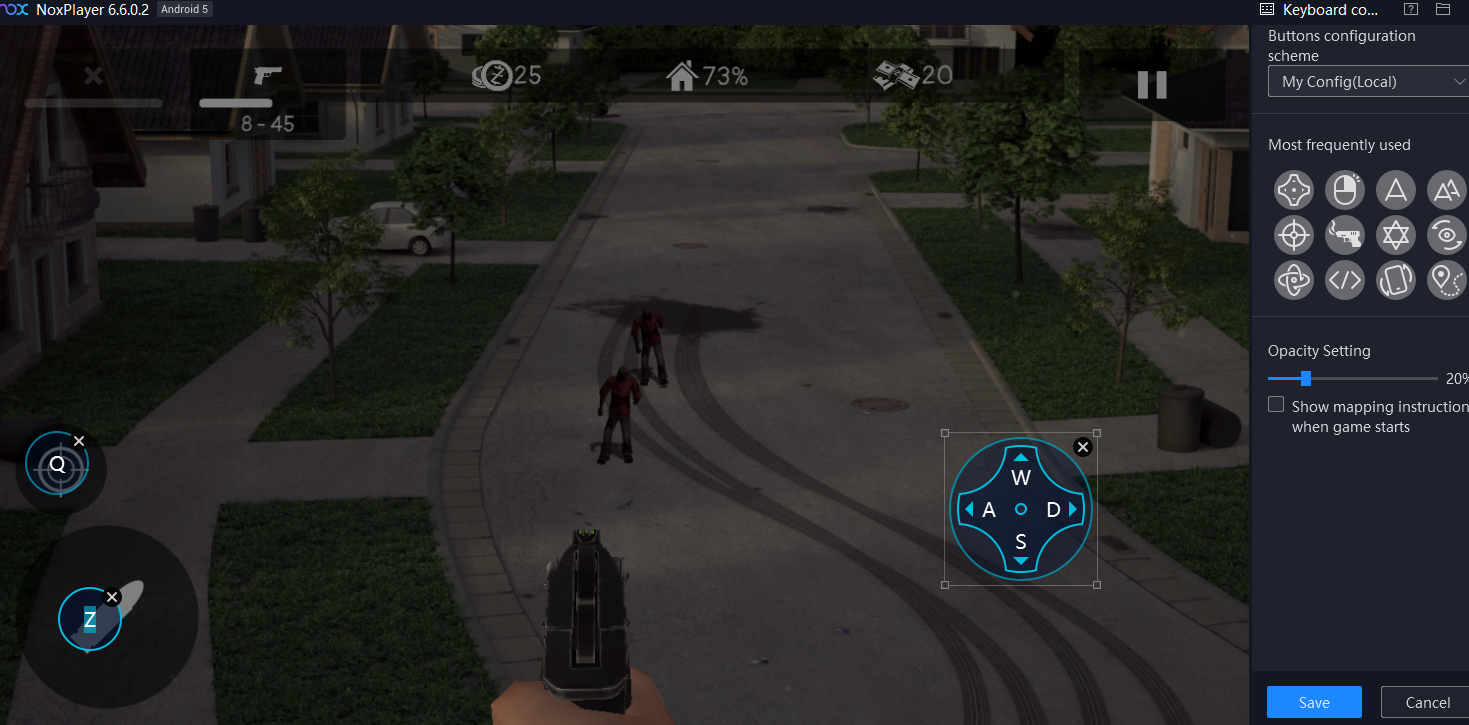
Task: Save the keyboard configuration
Action: 1313,702
